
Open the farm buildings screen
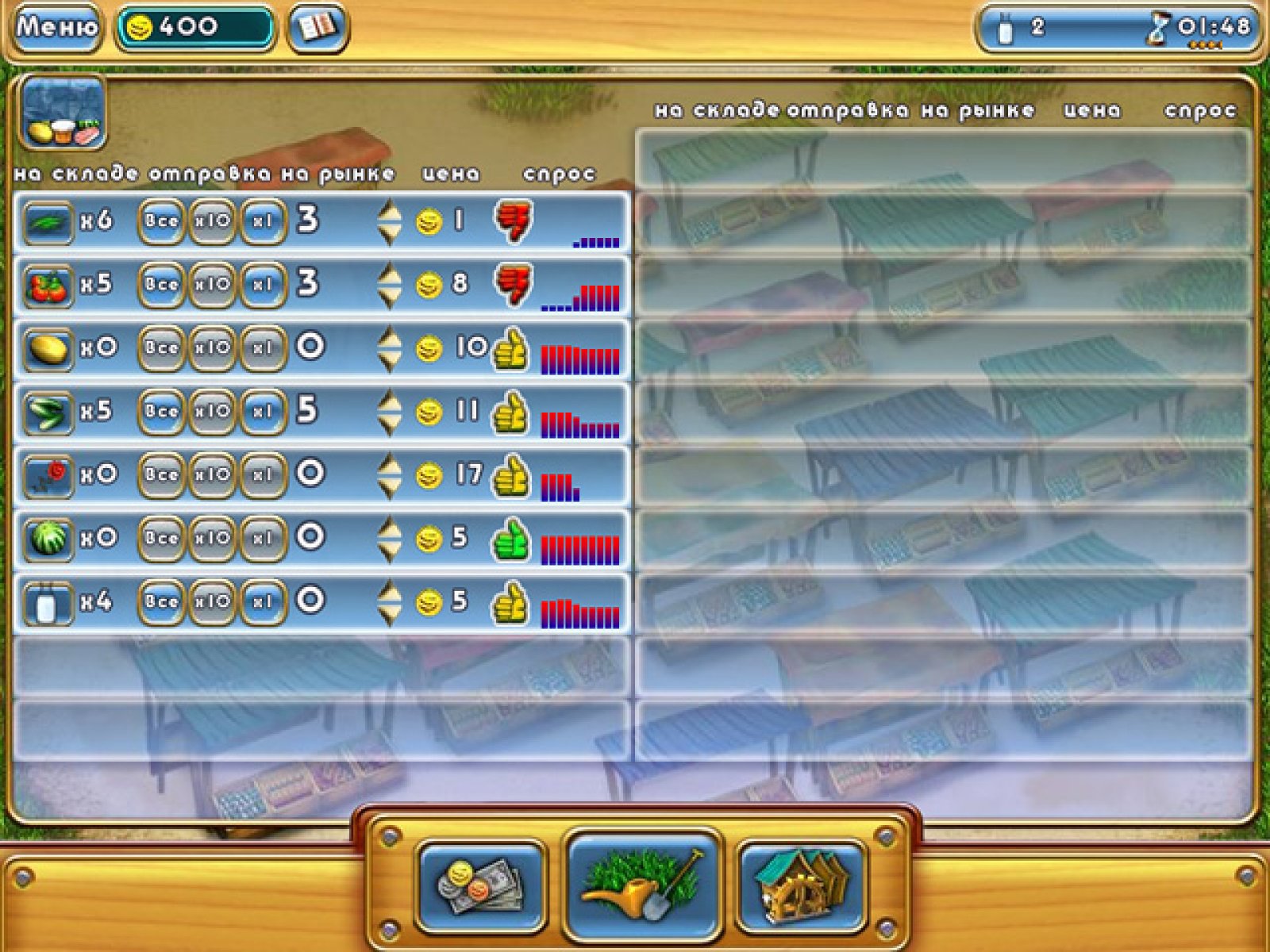click(x=802, y=885)
